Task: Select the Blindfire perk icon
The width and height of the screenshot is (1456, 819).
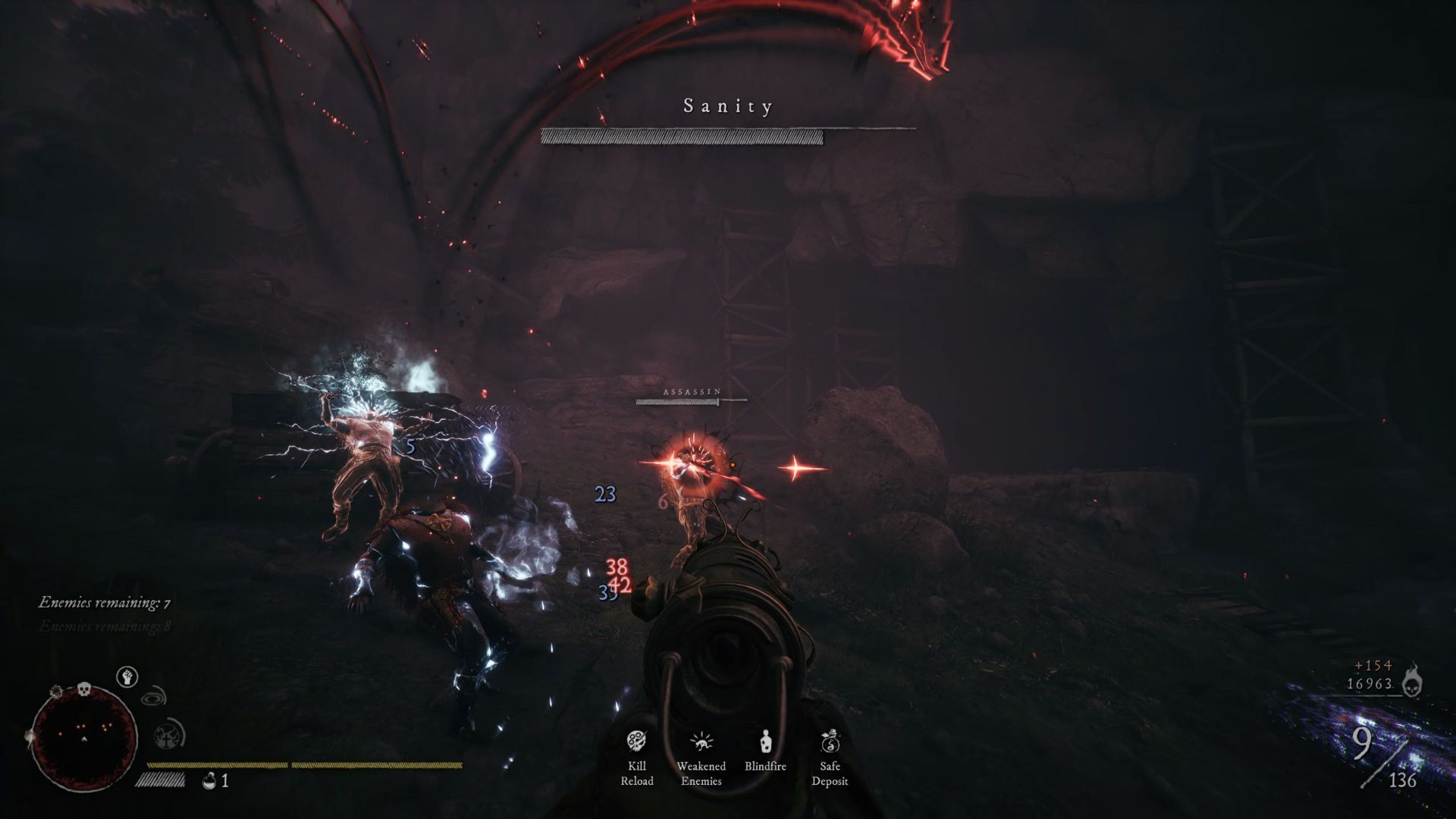Action: (765, 741)
